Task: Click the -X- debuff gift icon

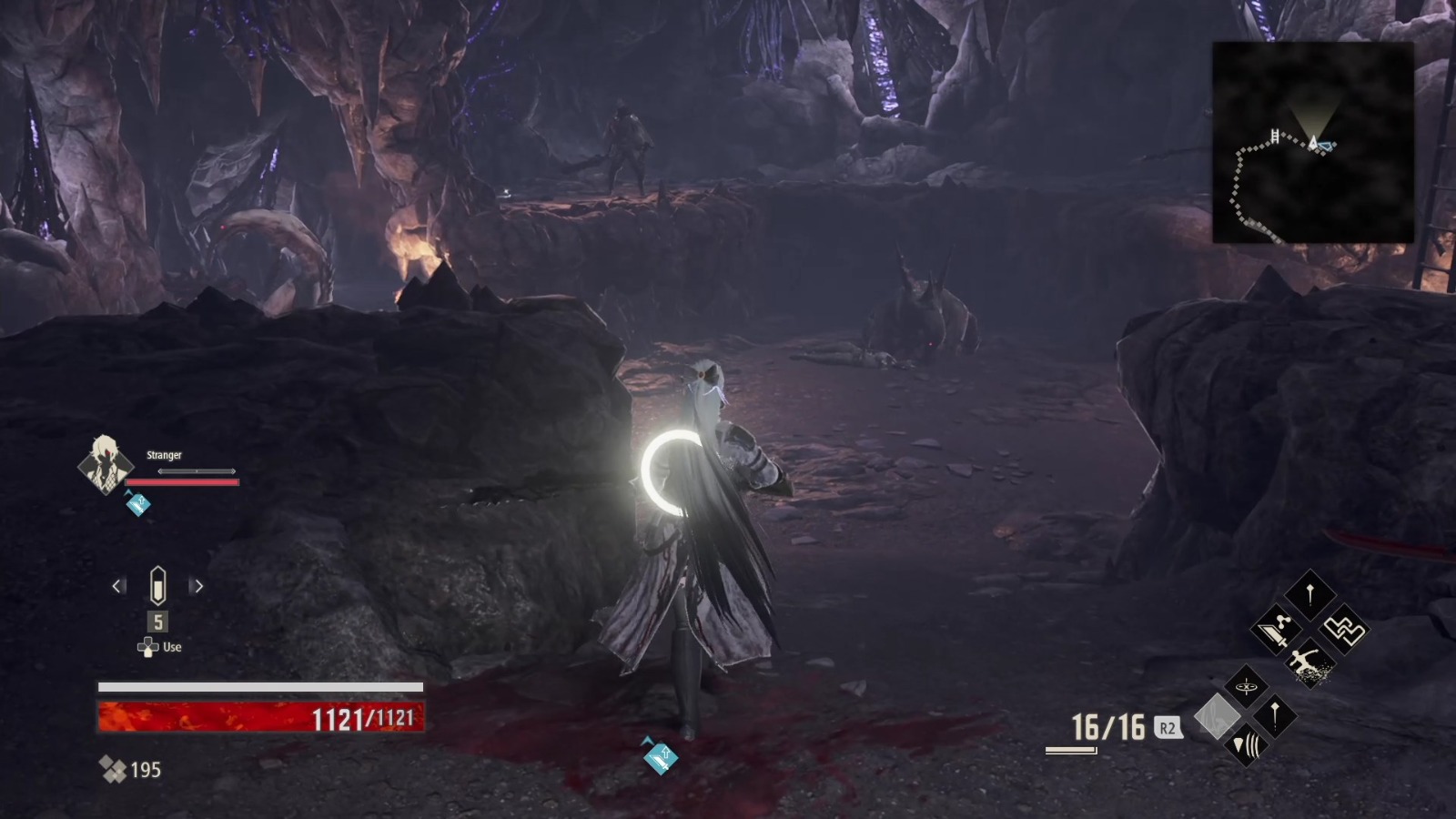Action: click(1246, 685)
